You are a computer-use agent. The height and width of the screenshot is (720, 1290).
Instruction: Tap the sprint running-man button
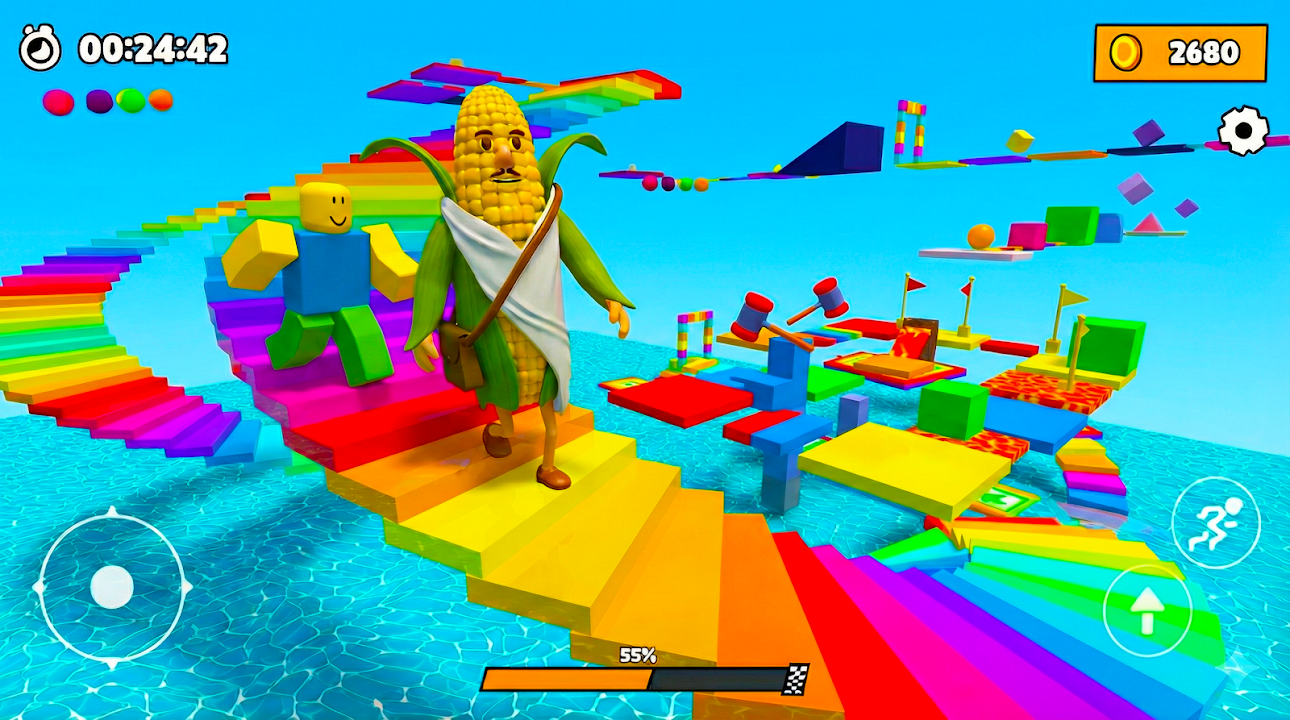pyautogui.click(x=1215, y=521)
